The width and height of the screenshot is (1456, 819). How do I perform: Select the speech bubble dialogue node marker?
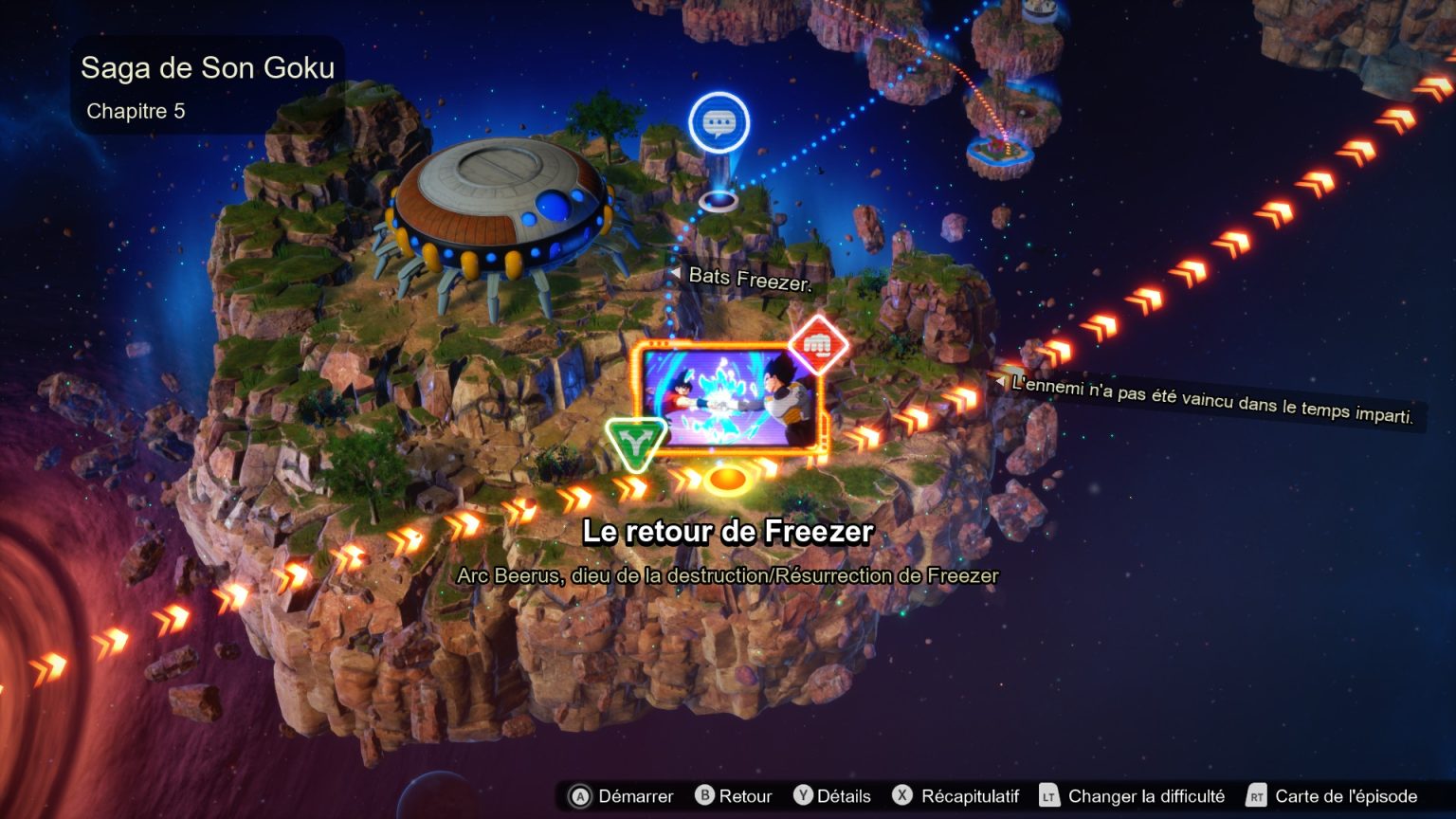(719, 123)
